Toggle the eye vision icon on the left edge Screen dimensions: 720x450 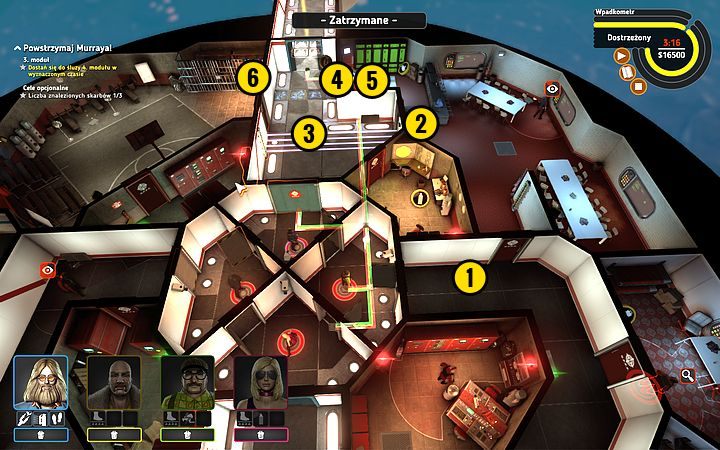pyautogui.click(x=47, y=270)
